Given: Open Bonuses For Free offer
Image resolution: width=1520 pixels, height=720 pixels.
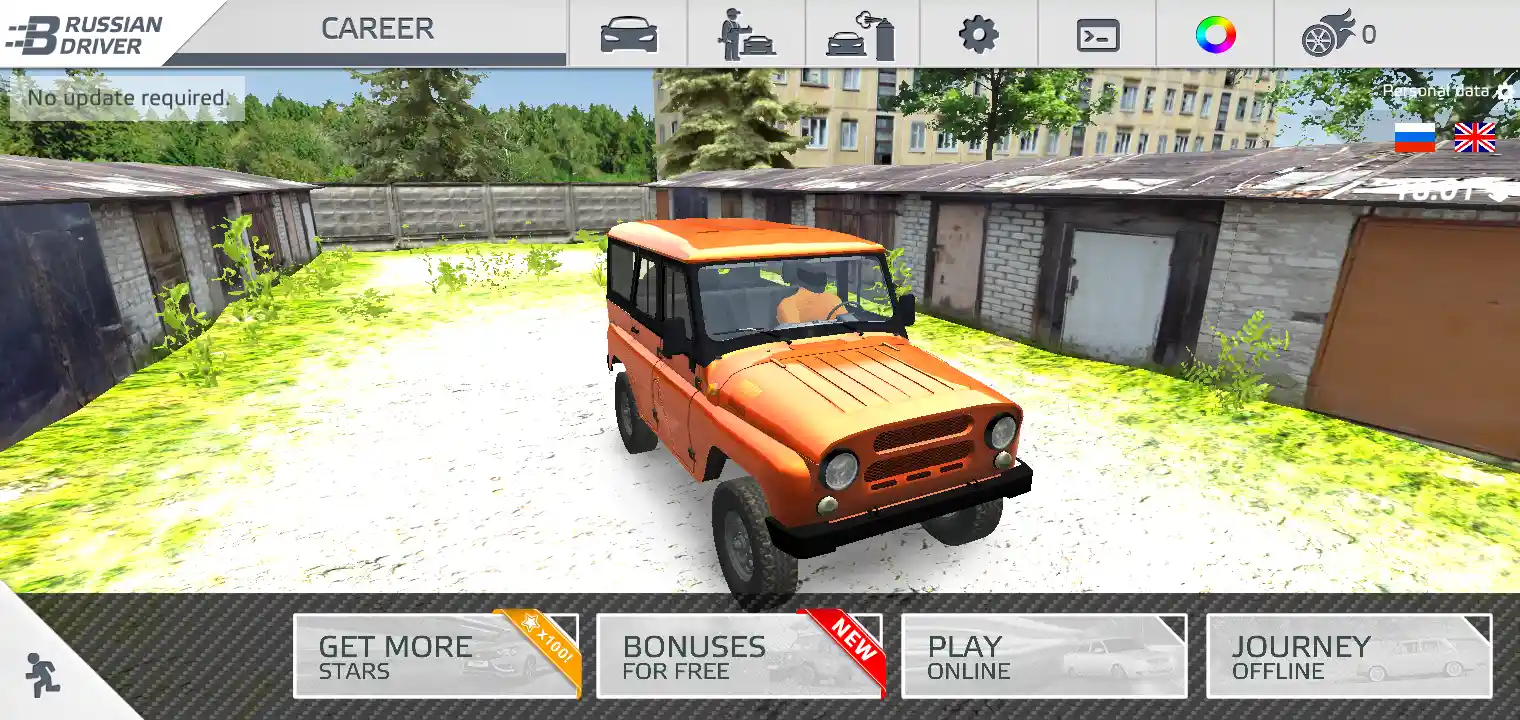Looking at the screenshot, I should tap(740, 656).
